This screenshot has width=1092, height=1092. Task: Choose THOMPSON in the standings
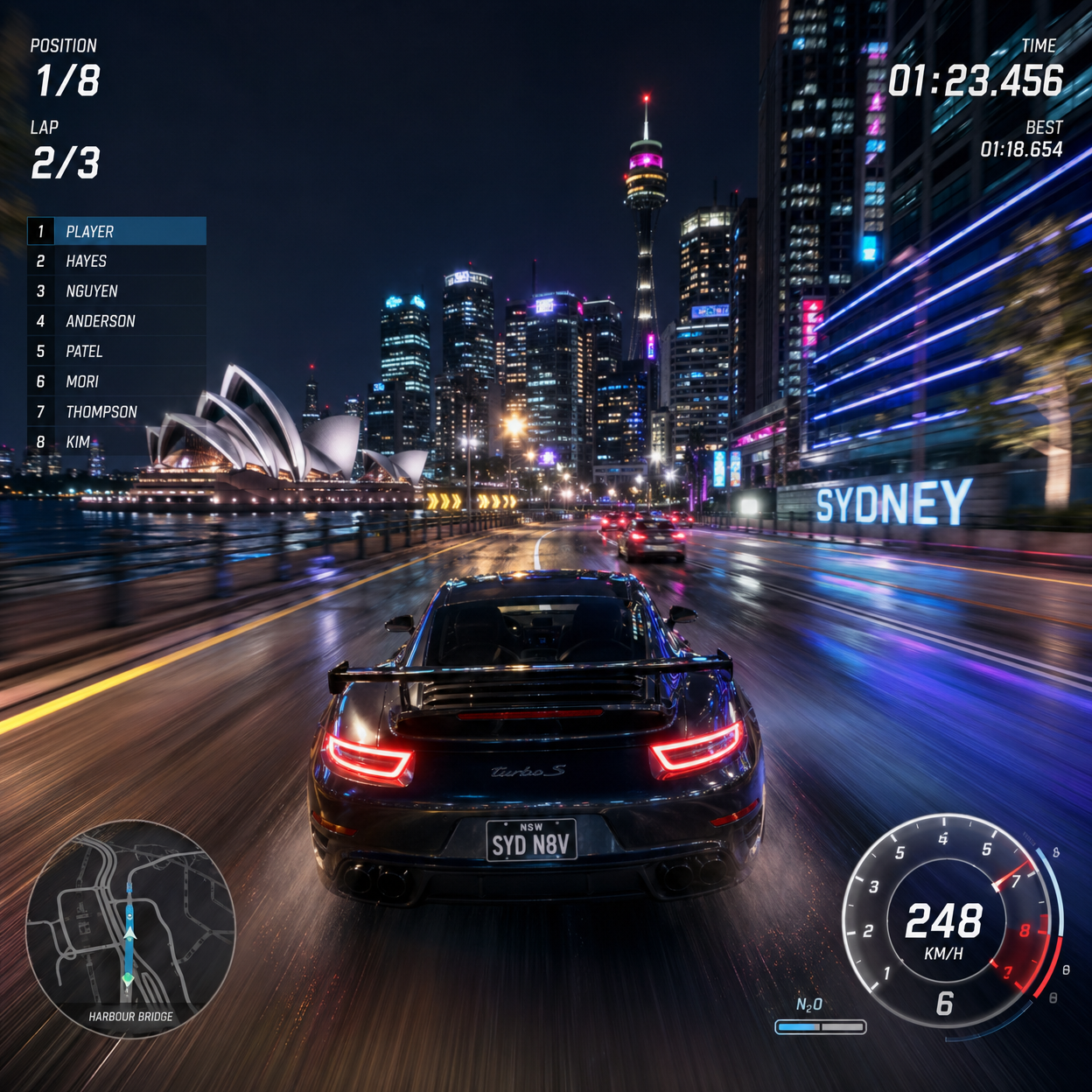click(117, 411)
